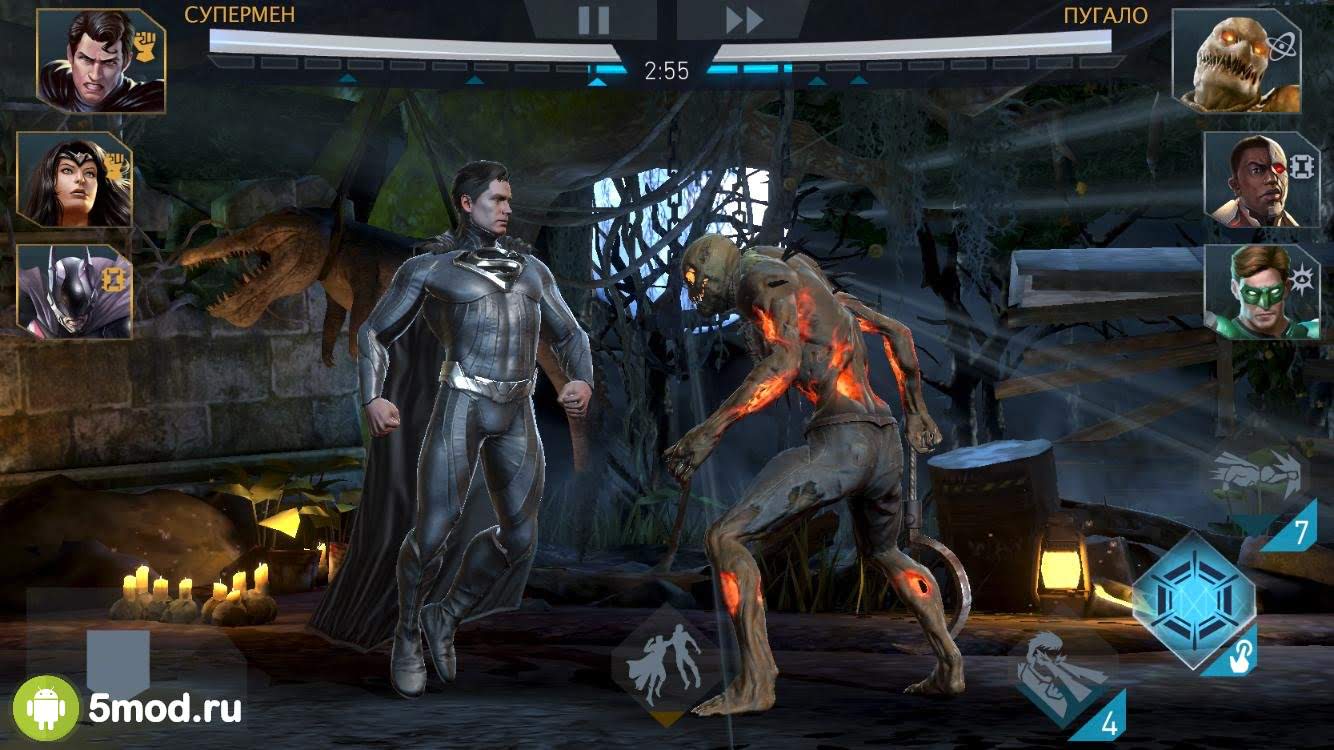Select Cyborg's enemy portrait
1334x750 pixels.
tap(1261, 180)
